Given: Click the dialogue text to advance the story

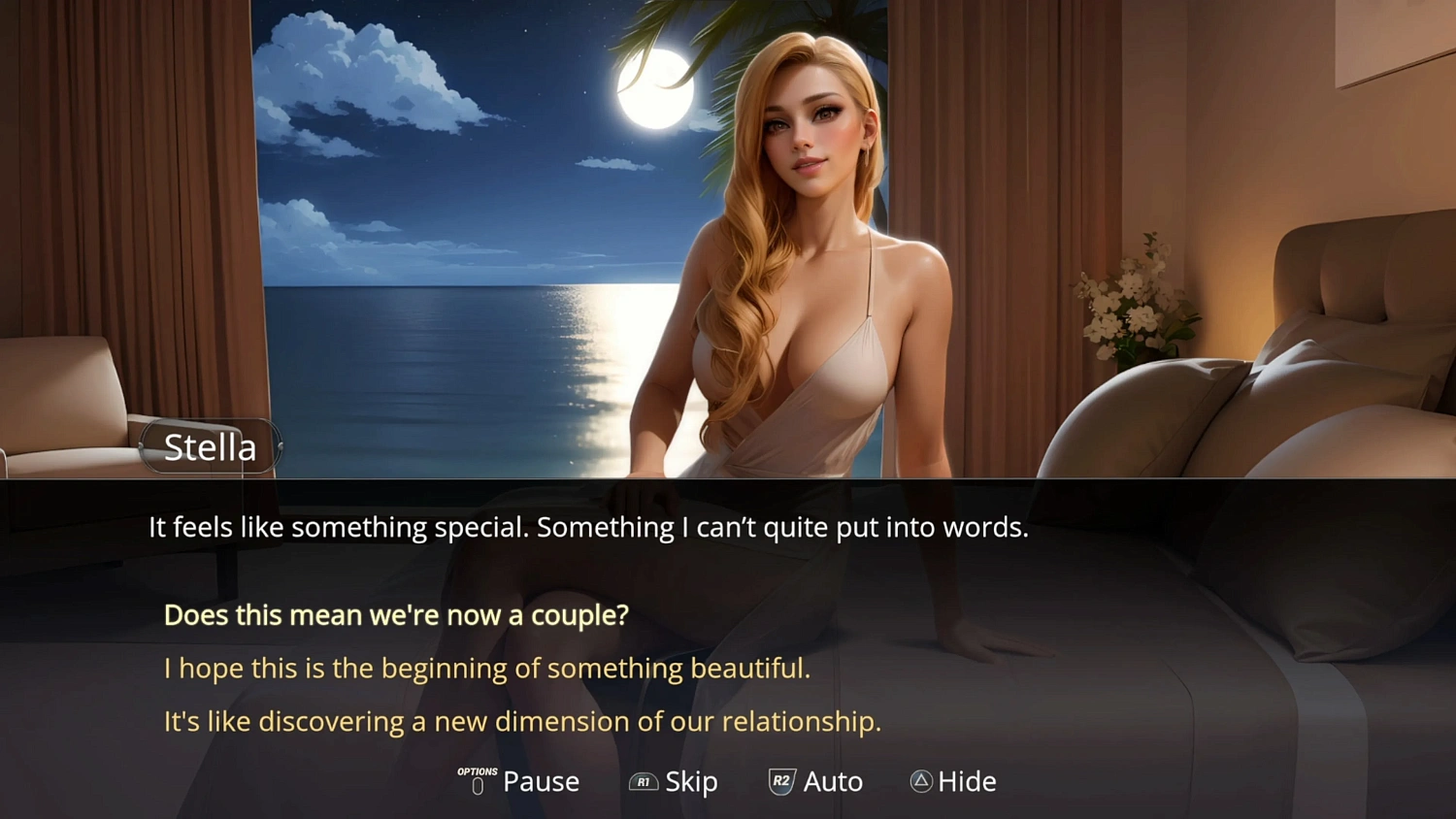Looking at the screenshot, I should [587, 527].
